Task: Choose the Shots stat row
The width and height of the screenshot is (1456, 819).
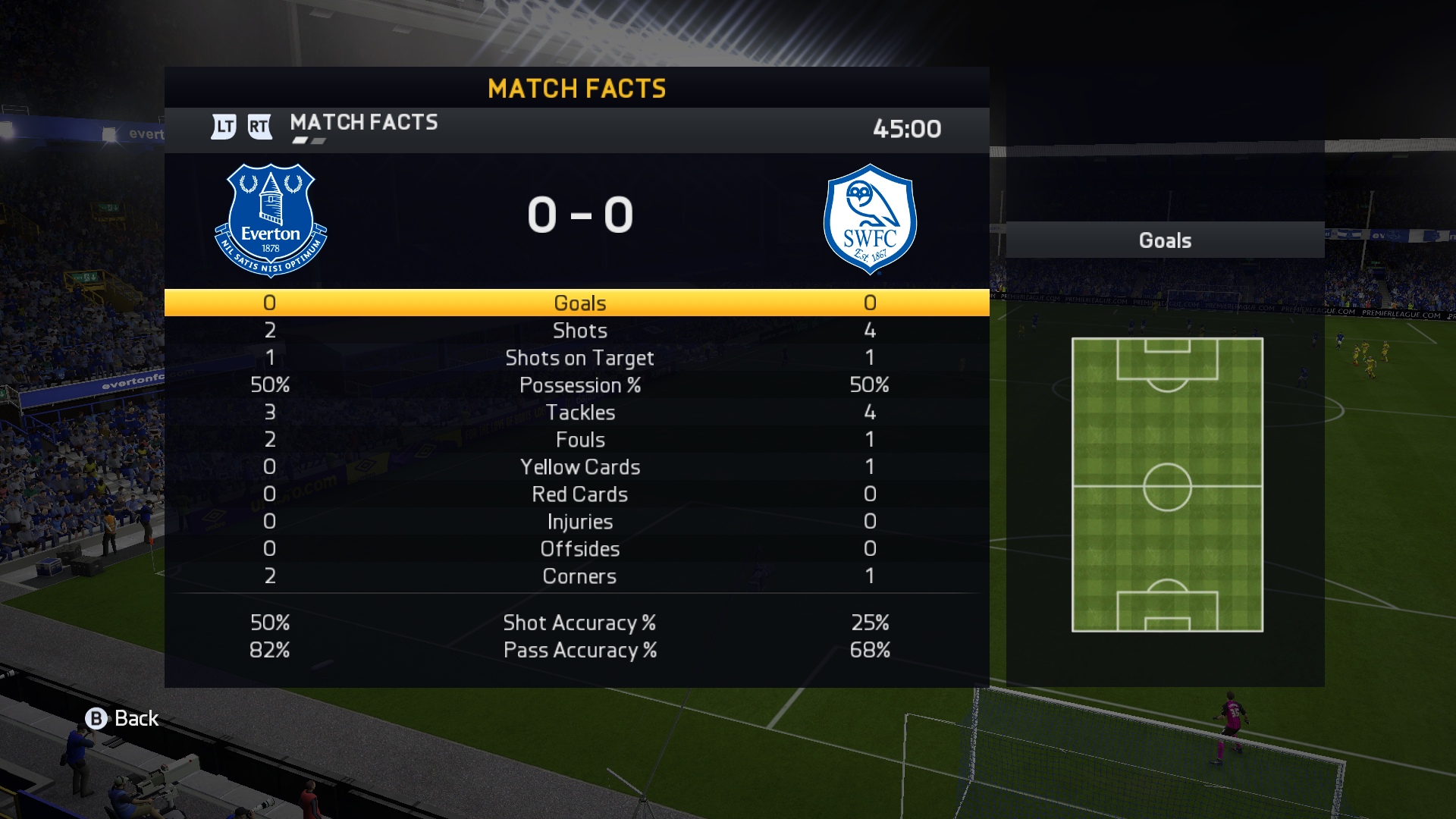Action: (579, 331)
